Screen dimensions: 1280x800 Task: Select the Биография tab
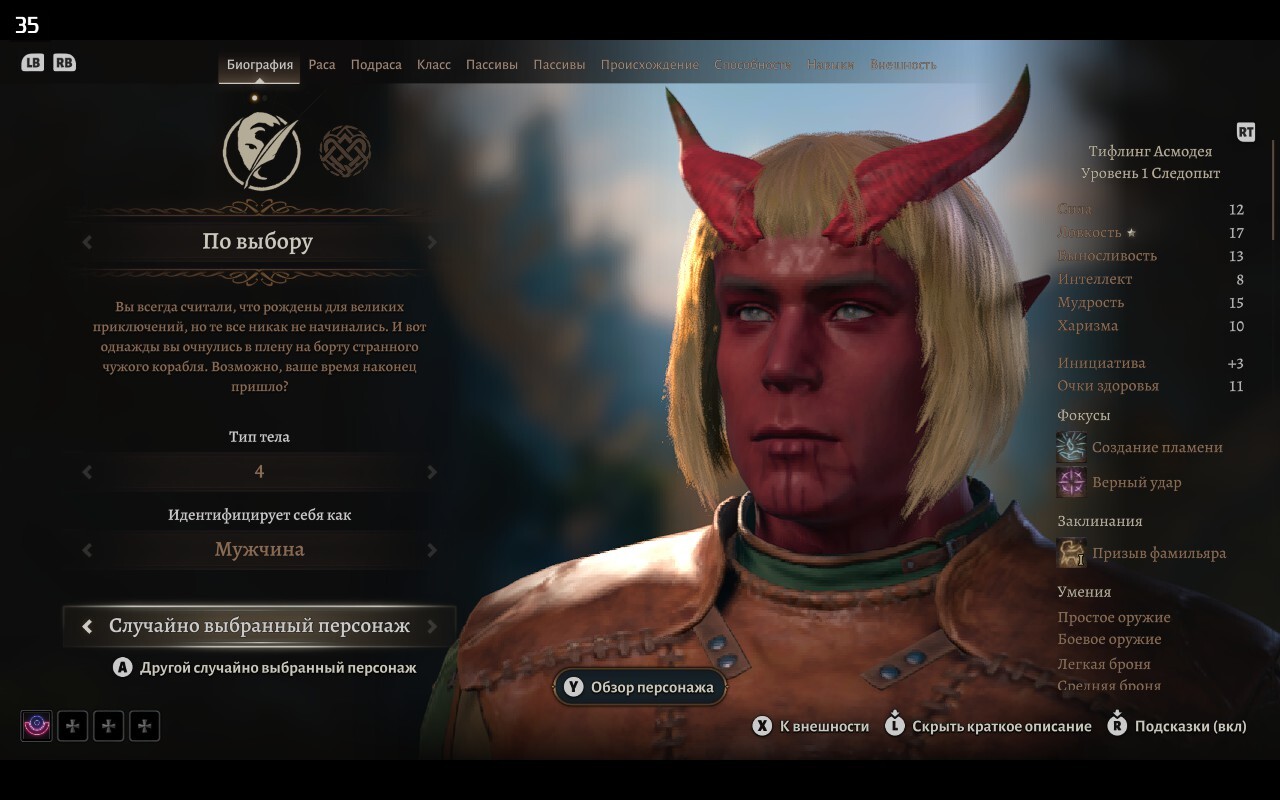click(260, 65)
